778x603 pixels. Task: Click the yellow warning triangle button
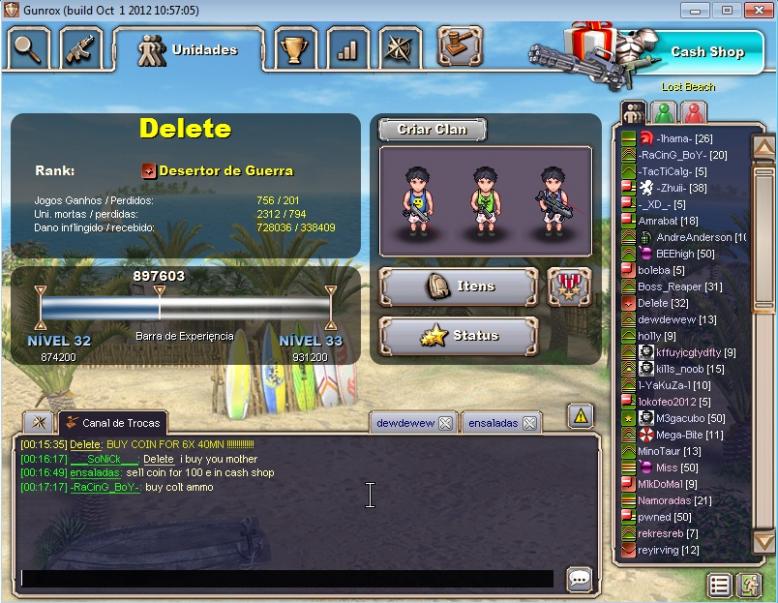click(x=581, y=416)
